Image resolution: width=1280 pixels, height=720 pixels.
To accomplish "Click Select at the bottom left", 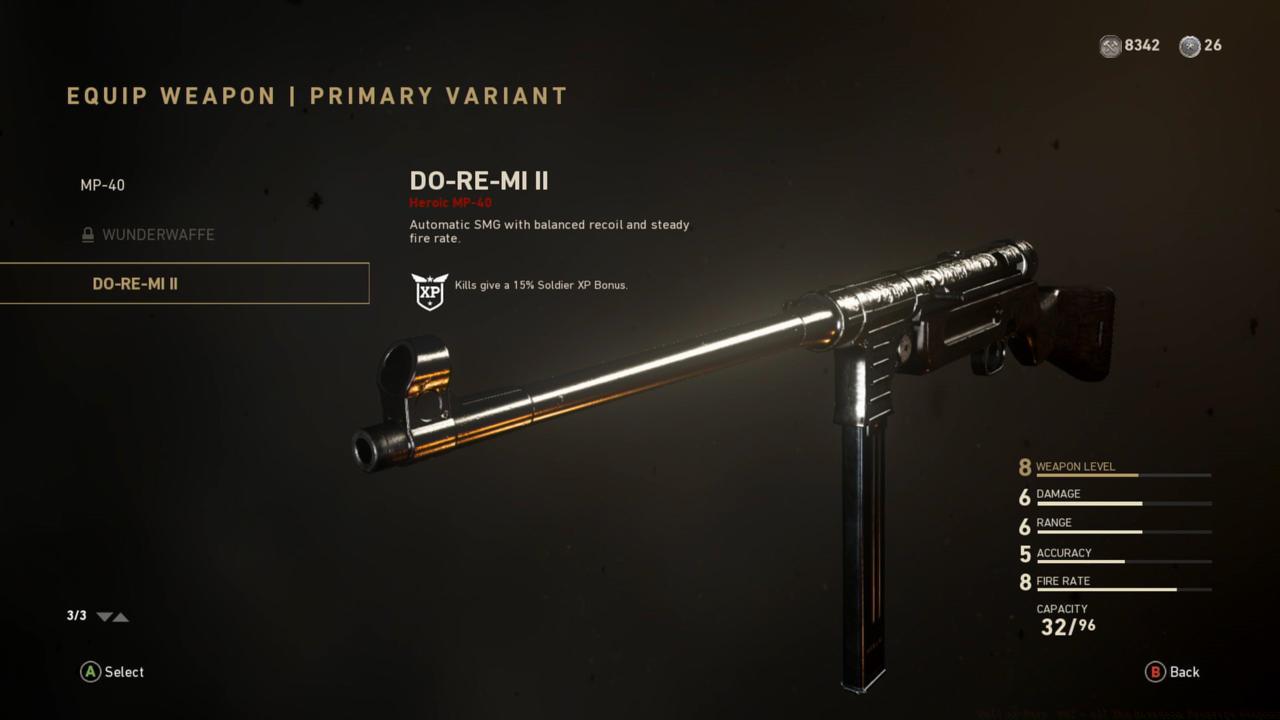I will pos(112,672).
